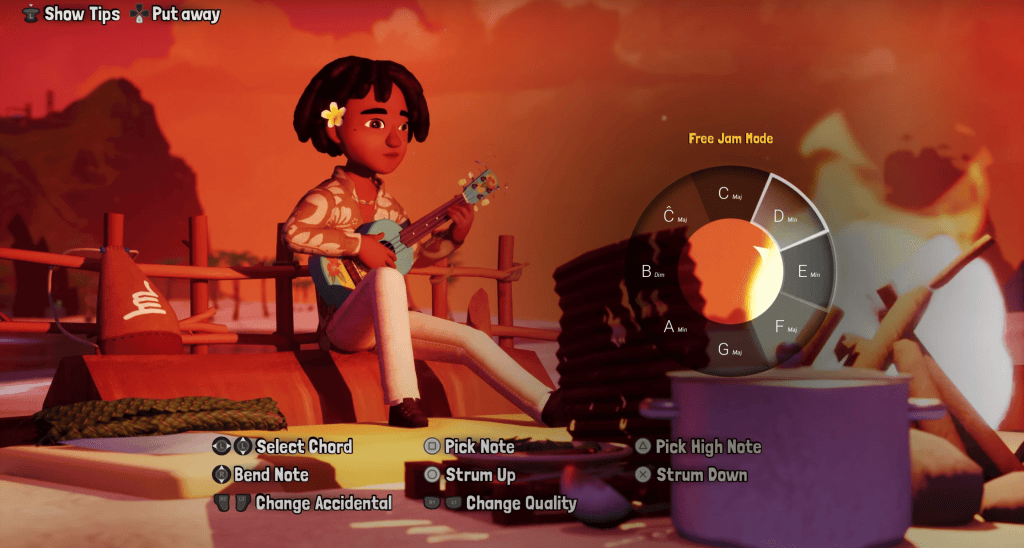Pick the F Maj chord segment
1024x548 pixels.
[x=786, y=325]
